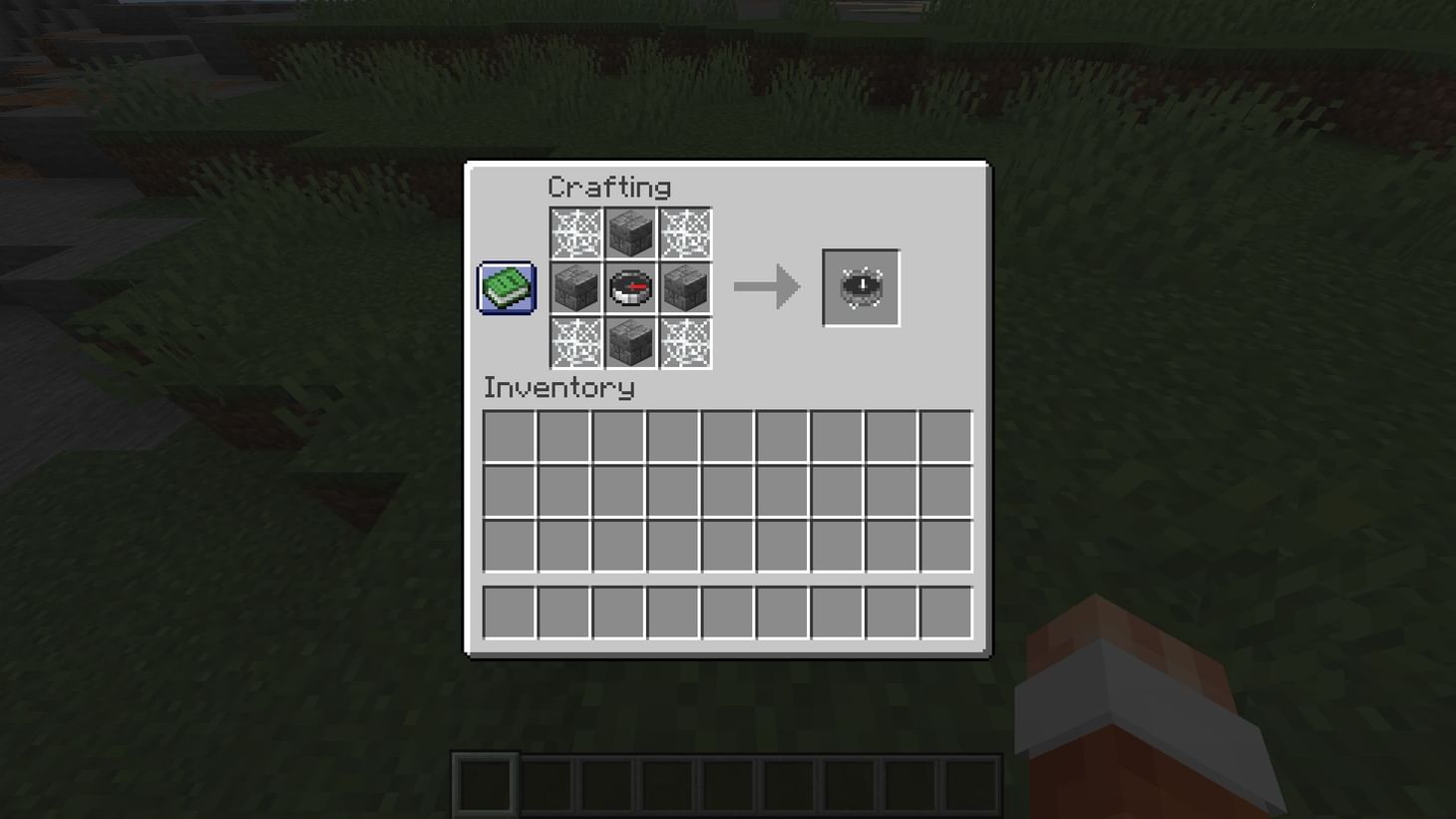The height and width of the screenshot is (819, 1456).
Task: Click the gray crafting arrow
Action: pos(766,288)
